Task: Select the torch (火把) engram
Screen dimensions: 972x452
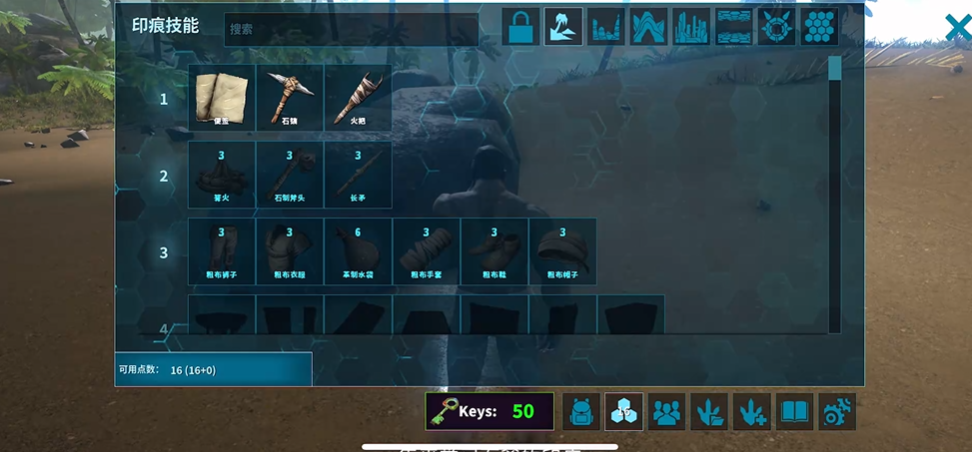Action: tap(358, 98)
